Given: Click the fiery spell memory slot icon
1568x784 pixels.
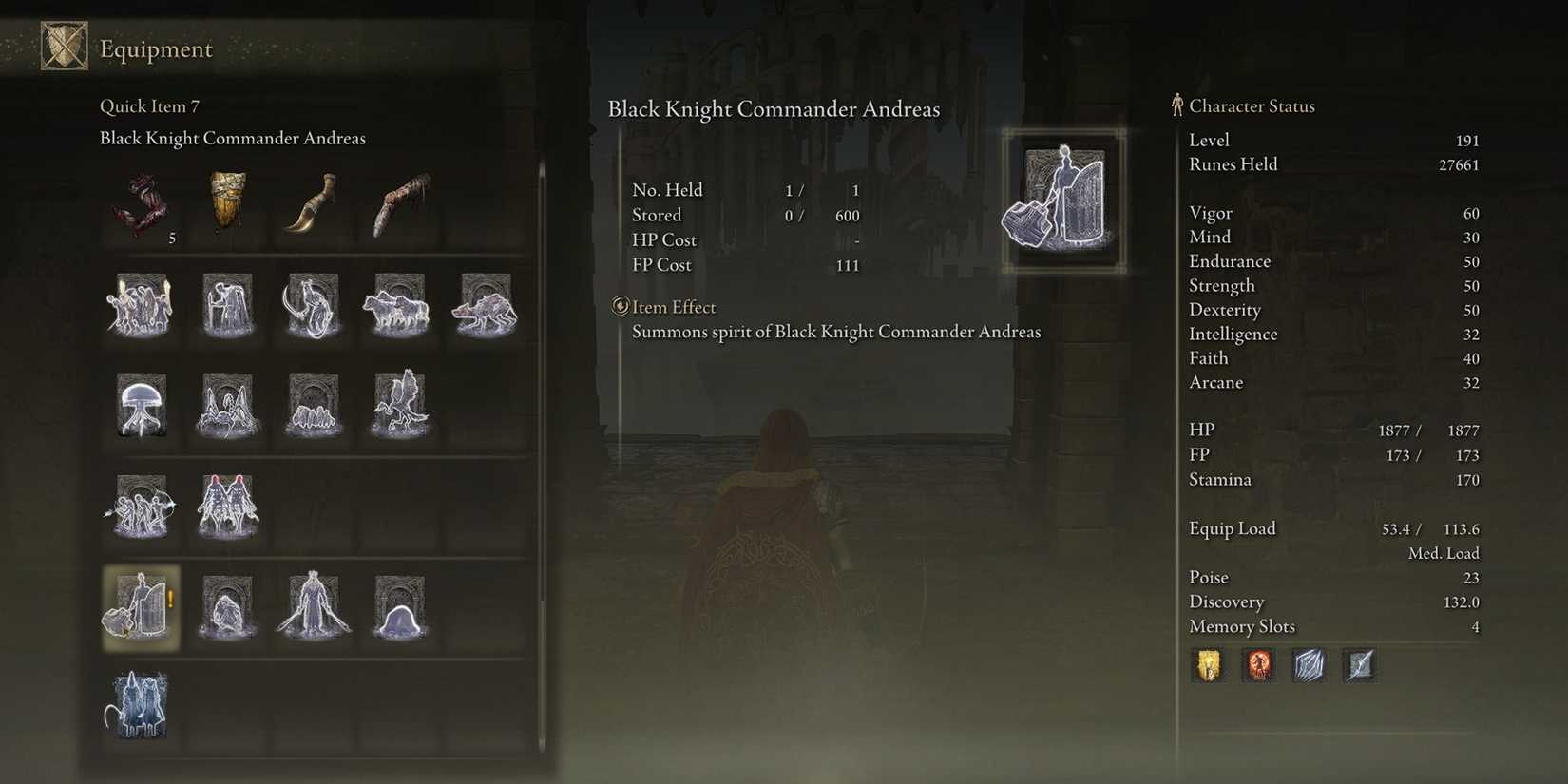Looking at the screenshot, I should coord(1258,665).
